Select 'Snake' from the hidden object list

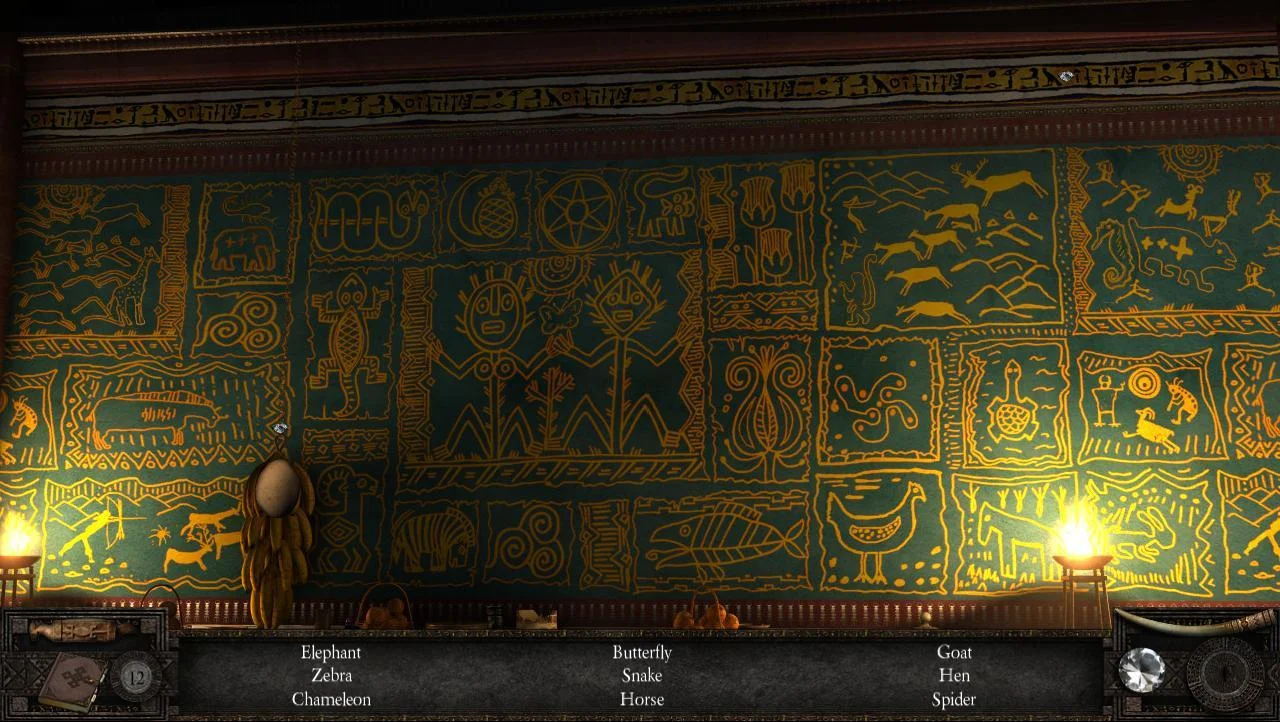[641, 676]
